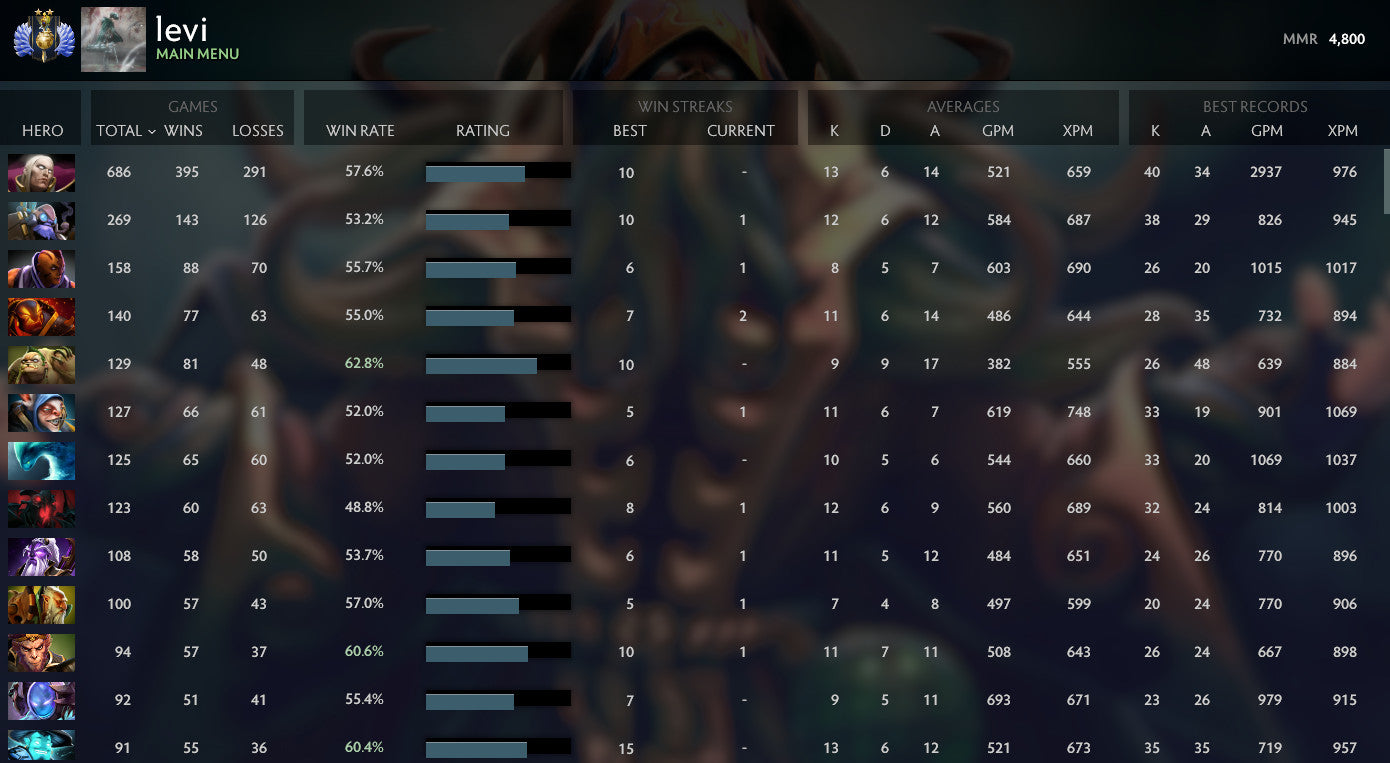Select Ember Spirit's hero portrait

pos(41,316)
